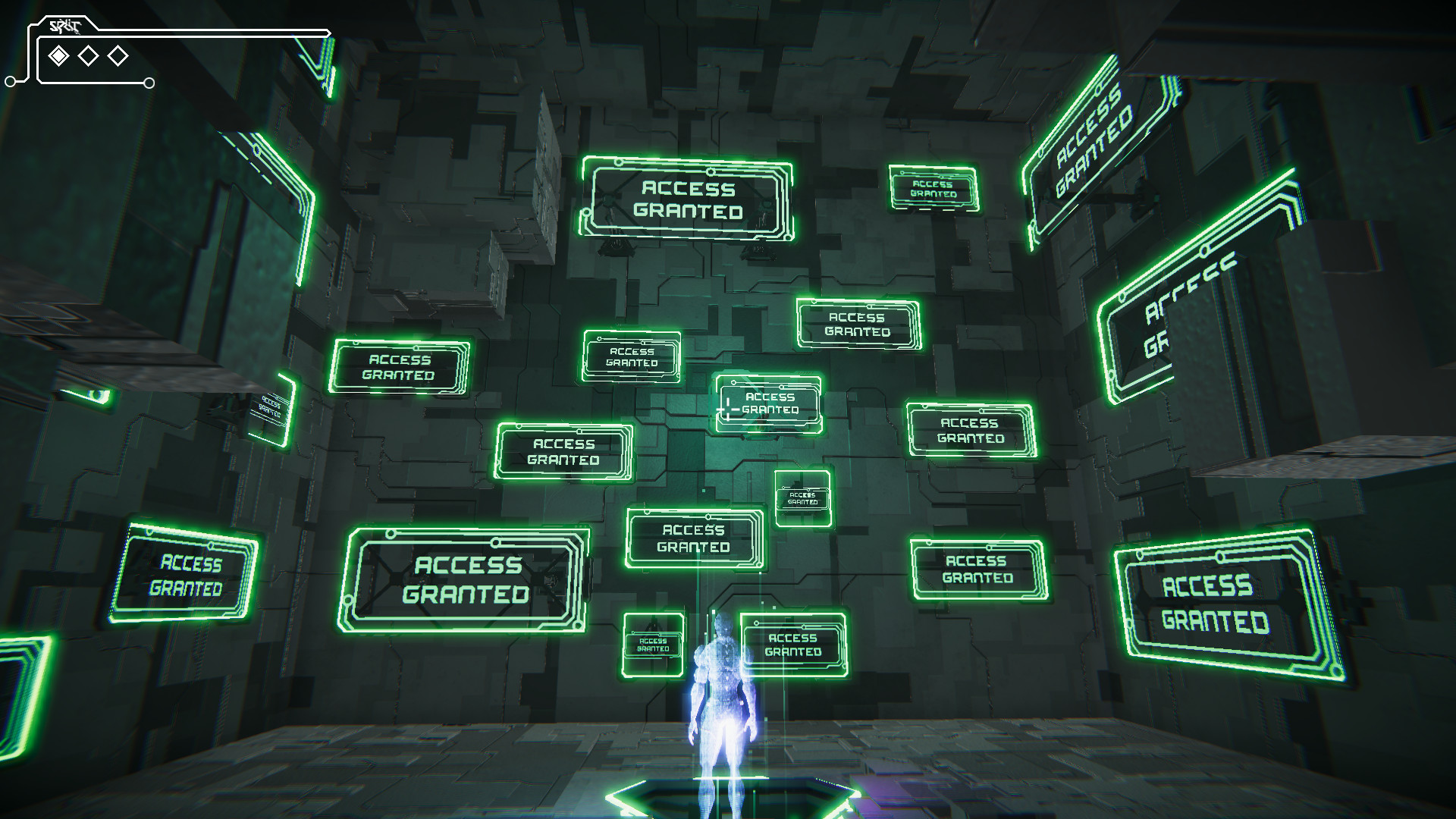Select the ACCESS GRANTED panel with the crosshair reticle
Viewport: 1456px width, 819px height.
pos(768,403)
